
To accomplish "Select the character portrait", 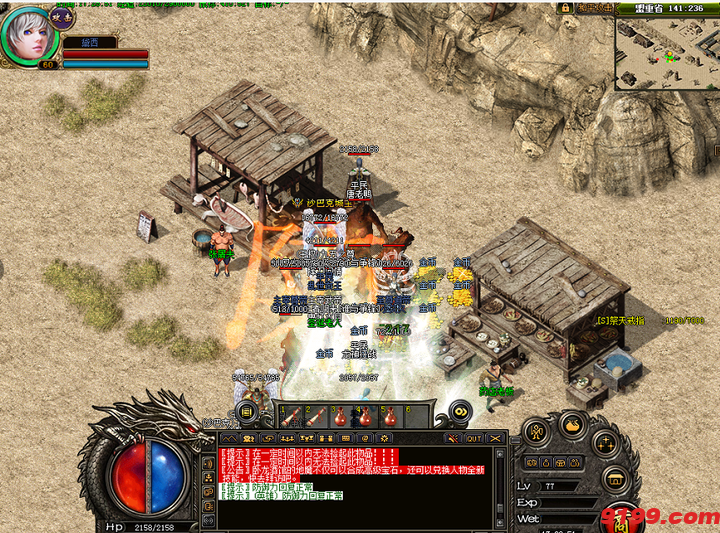I will click(x=31, y=33).
